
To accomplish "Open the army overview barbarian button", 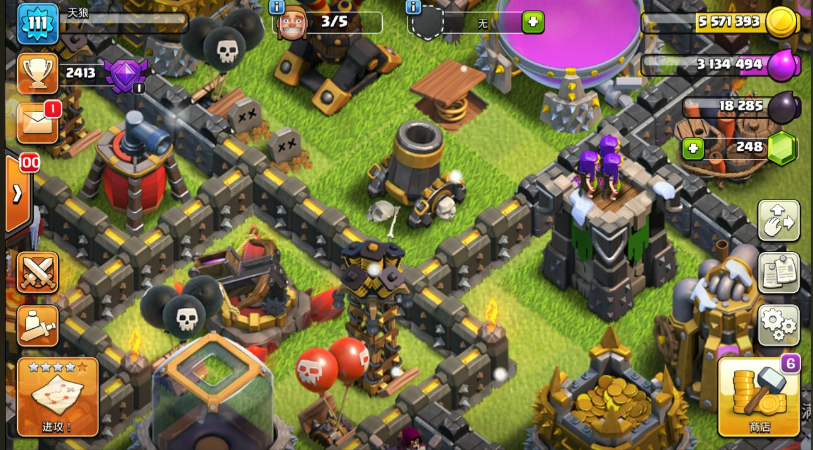I will coord(37,324).
